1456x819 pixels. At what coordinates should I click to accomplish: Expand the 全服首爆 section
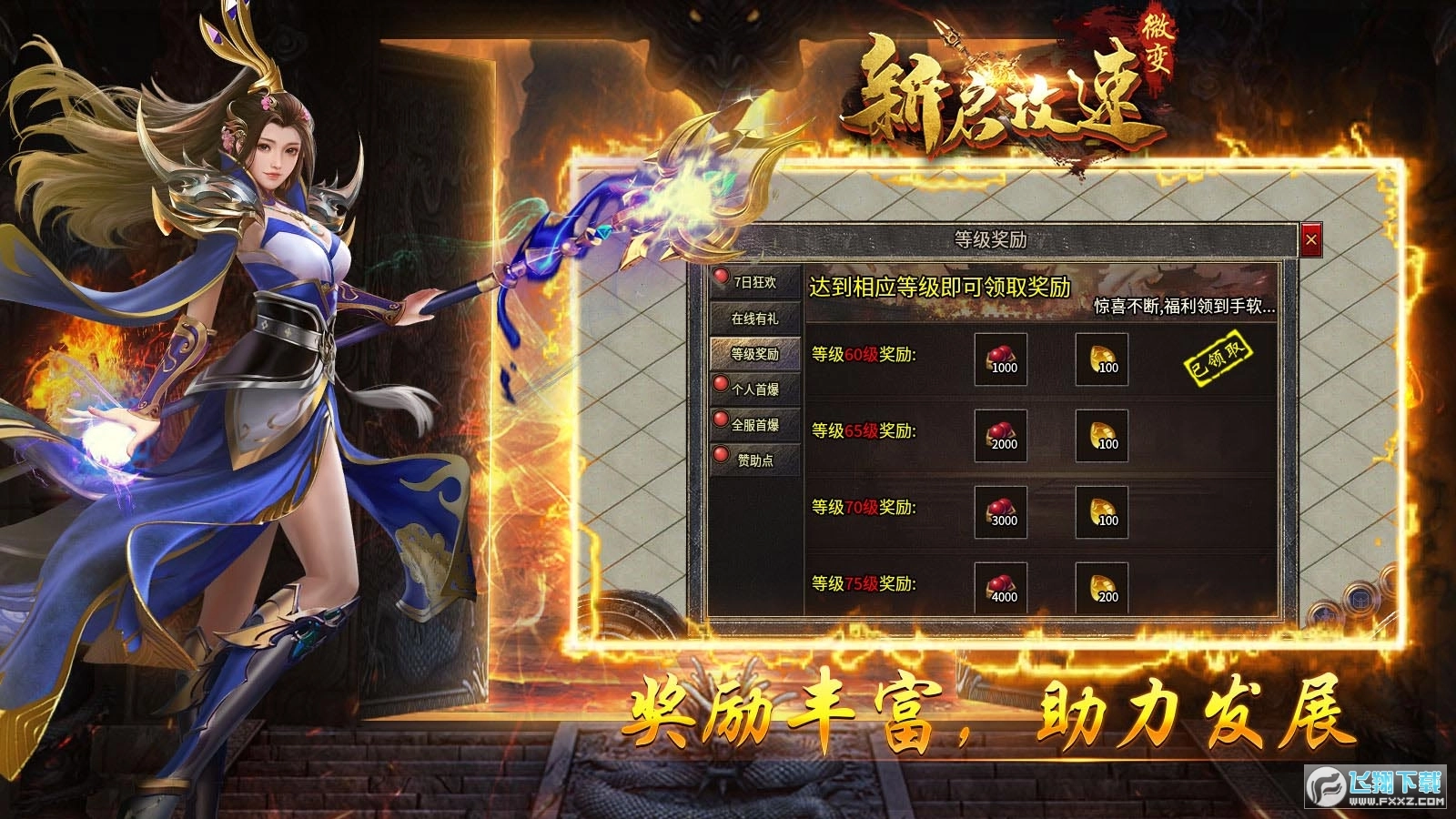[756, 424]
